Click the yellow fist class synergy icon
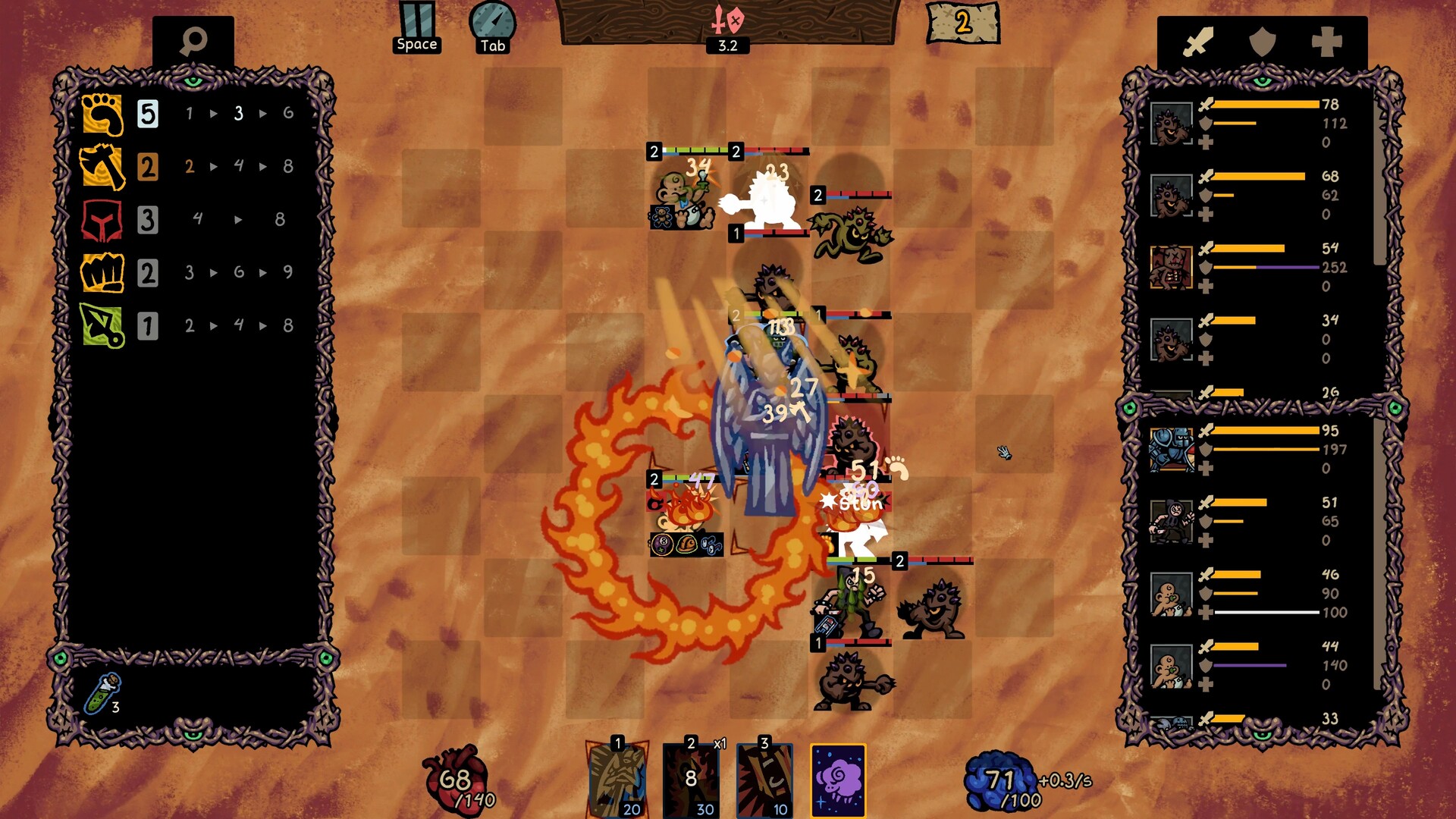The height and width of the screenshot is (819, 1456). coord(102,273)
